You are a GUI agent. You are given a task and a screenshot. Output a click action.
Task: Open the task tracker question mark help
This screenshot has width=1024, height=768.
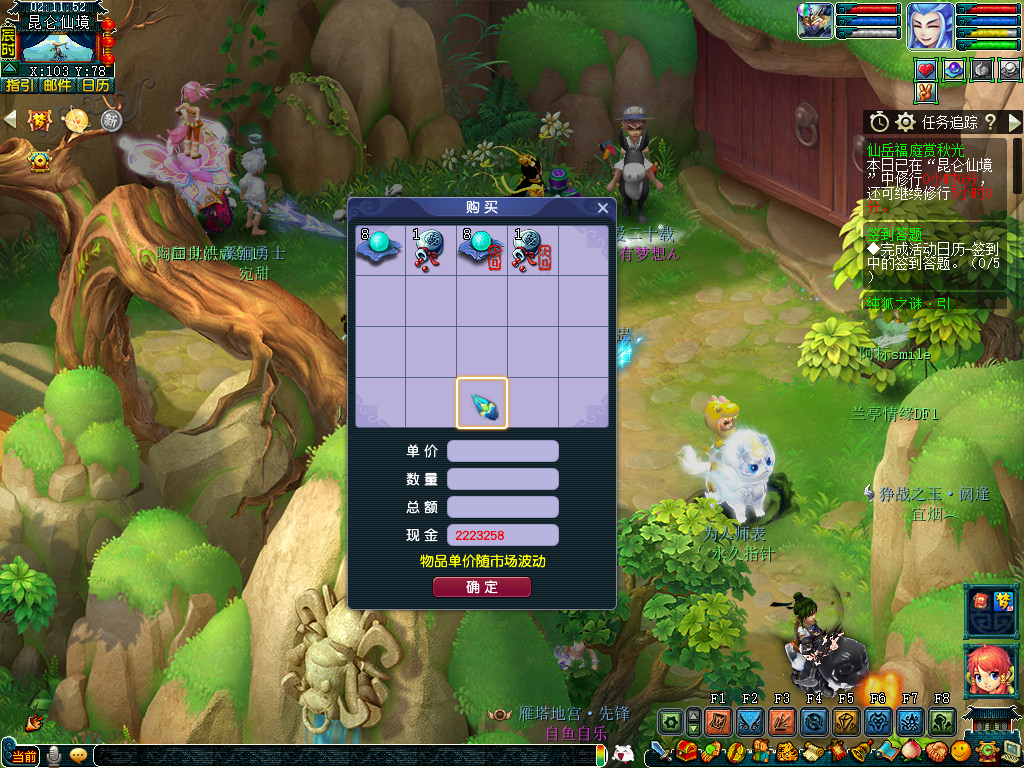click(990, 122)
